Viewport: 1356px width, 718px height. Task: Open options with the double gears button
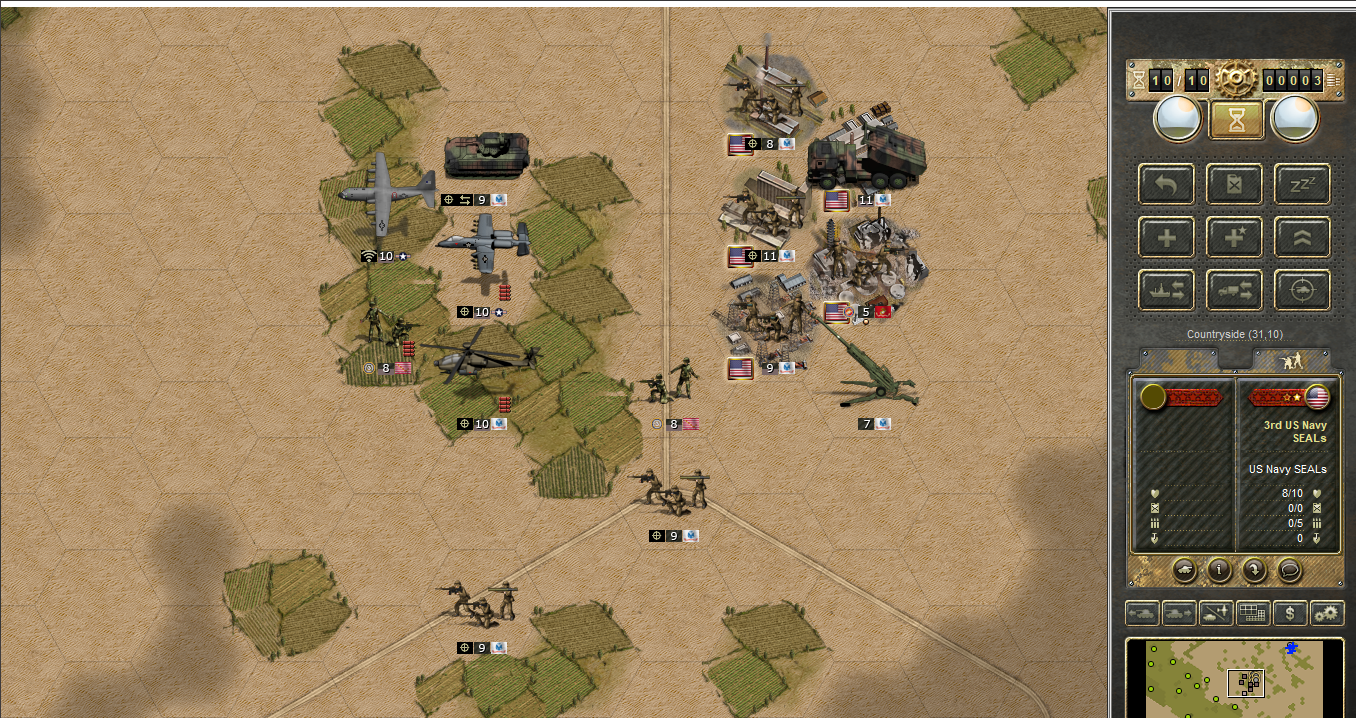point(1327,613)
